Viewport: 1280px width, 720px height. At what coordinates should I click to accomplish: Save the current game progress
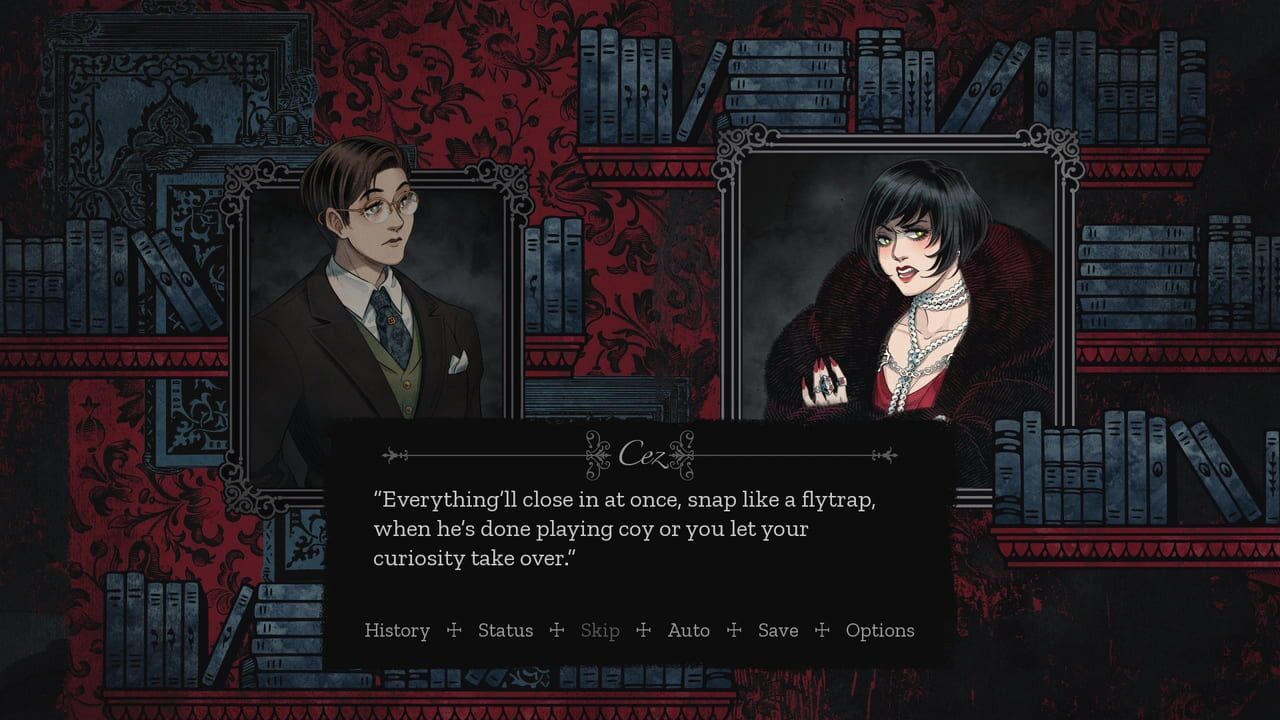tap(777, 631)
